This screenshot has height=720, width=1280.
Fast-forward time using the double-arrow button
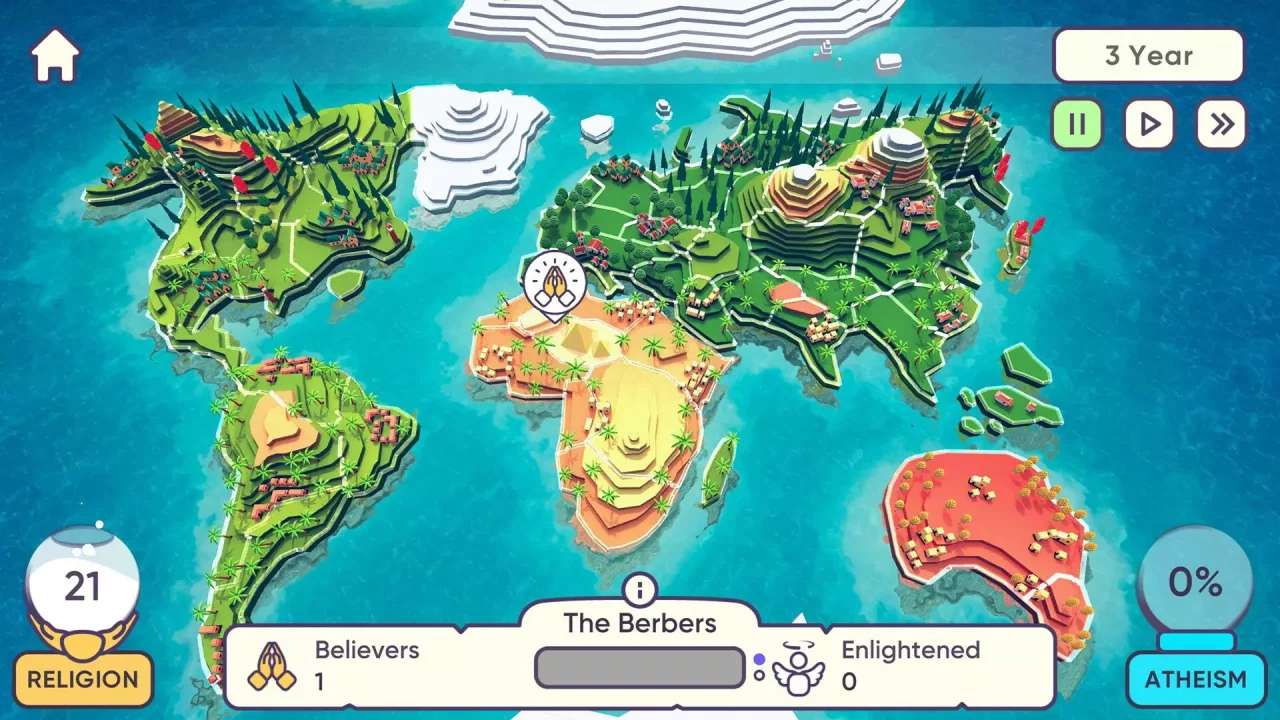pyautogui.click(x=1220, y=125)
